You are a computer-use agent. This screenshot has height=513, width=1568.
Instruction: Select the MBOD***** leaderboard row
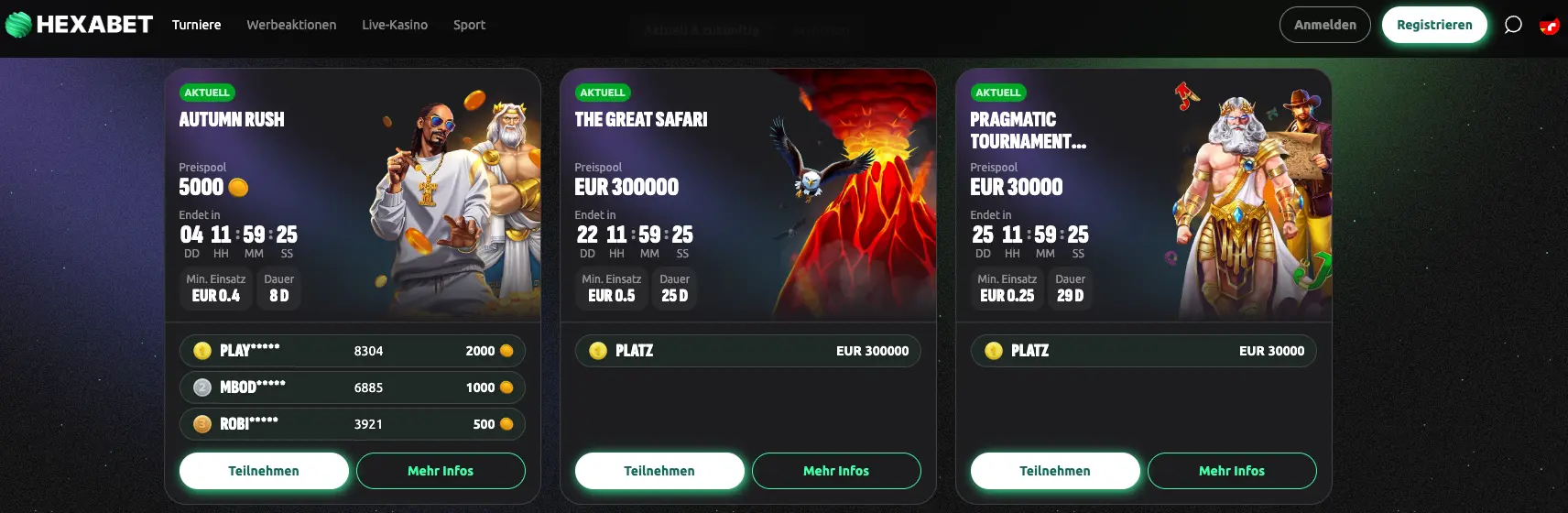tap(353, 387)
